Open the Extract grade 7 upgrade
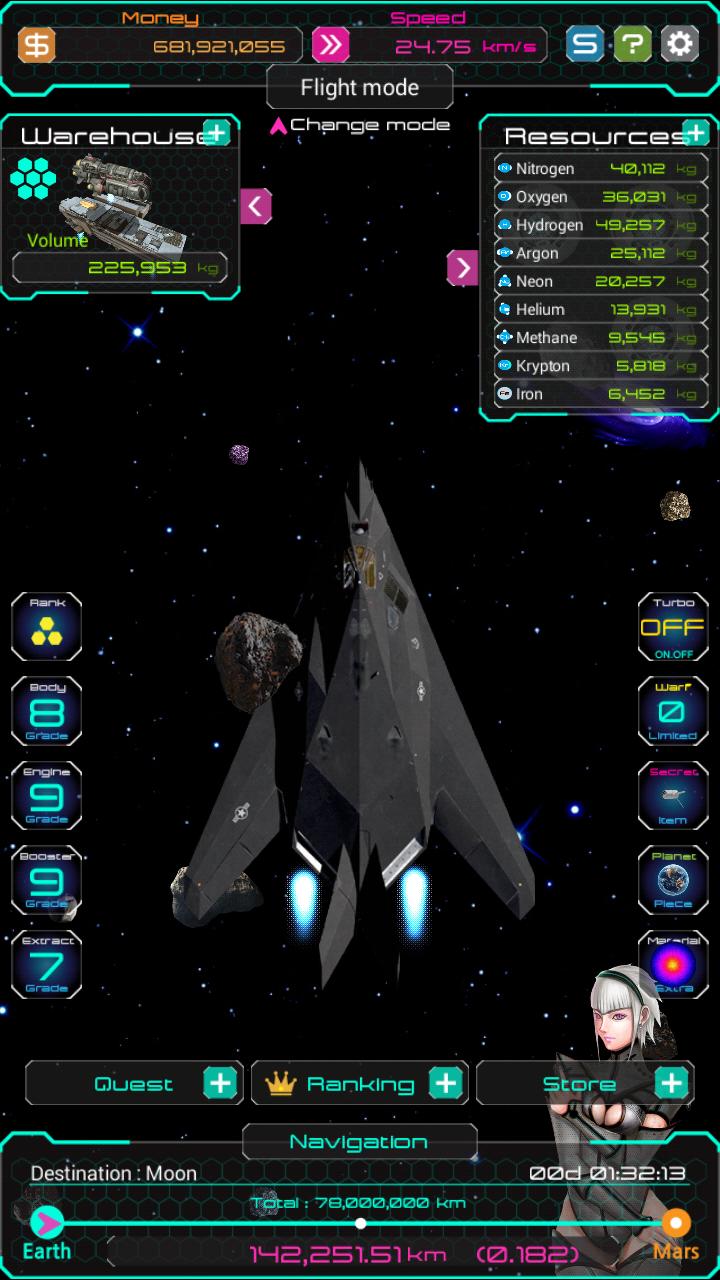 coord(46,964)
